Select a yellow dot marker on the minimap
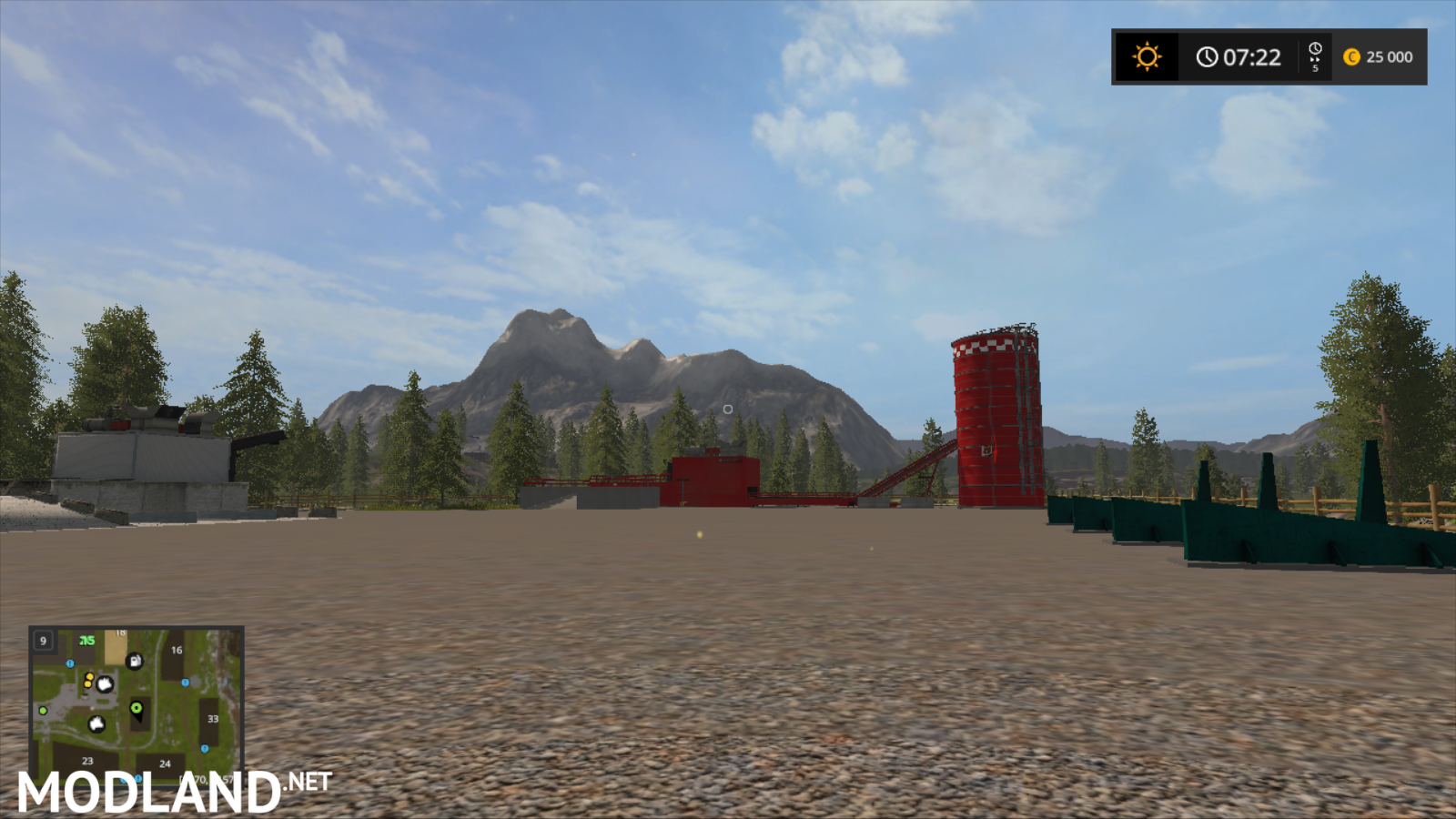This screenshot has height=819, width=1456. click(89, 677)
